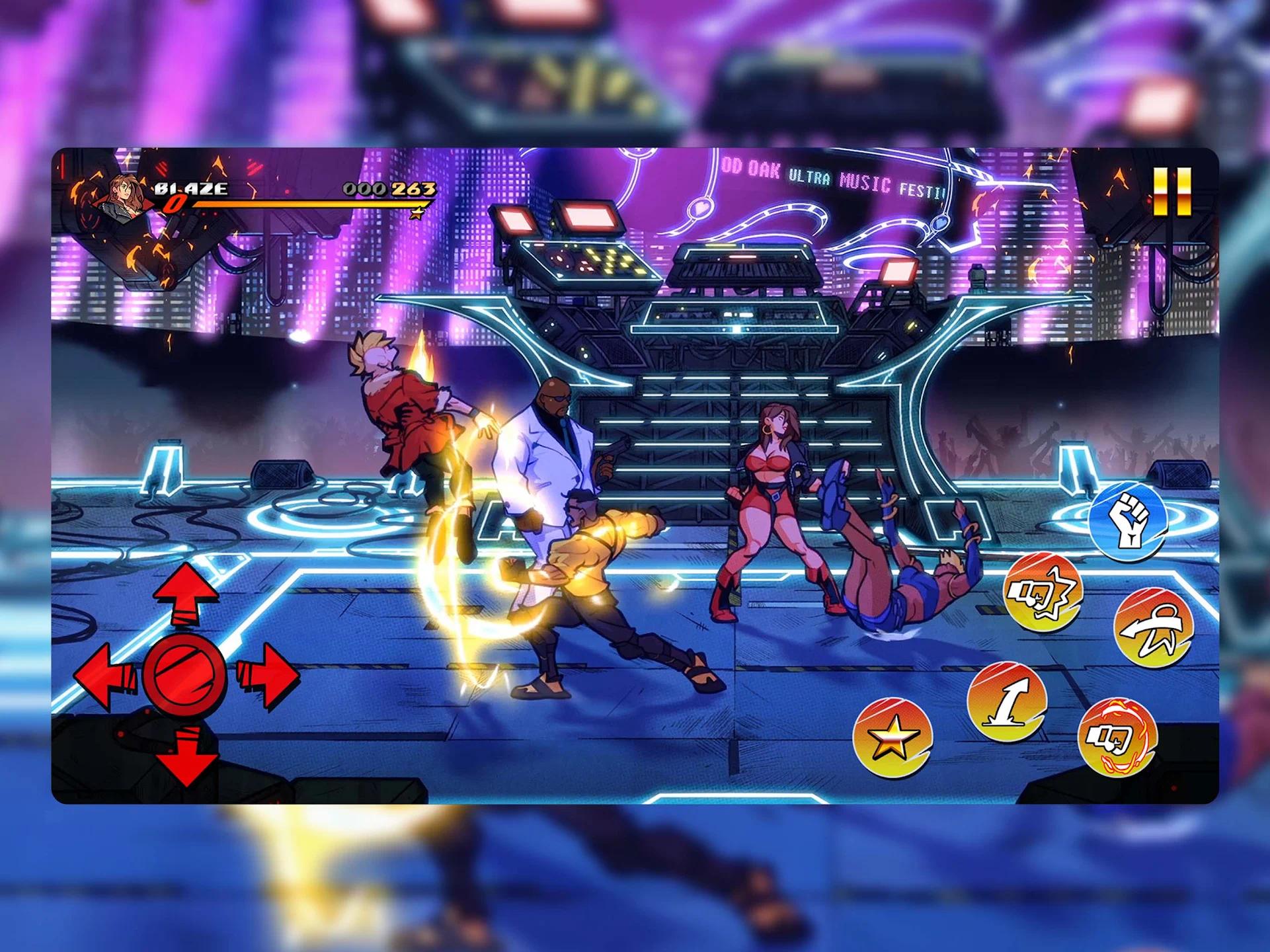Activate the star move button
The height and width of the screenshot is (952, 1270).
click(892, 738)
